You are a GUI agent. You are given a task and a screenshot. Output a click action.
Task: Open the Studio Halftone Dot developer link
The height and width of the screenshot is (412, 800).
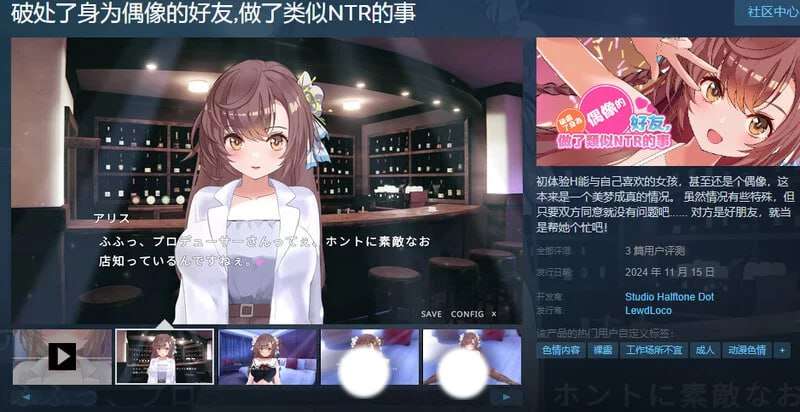point(669,297)
